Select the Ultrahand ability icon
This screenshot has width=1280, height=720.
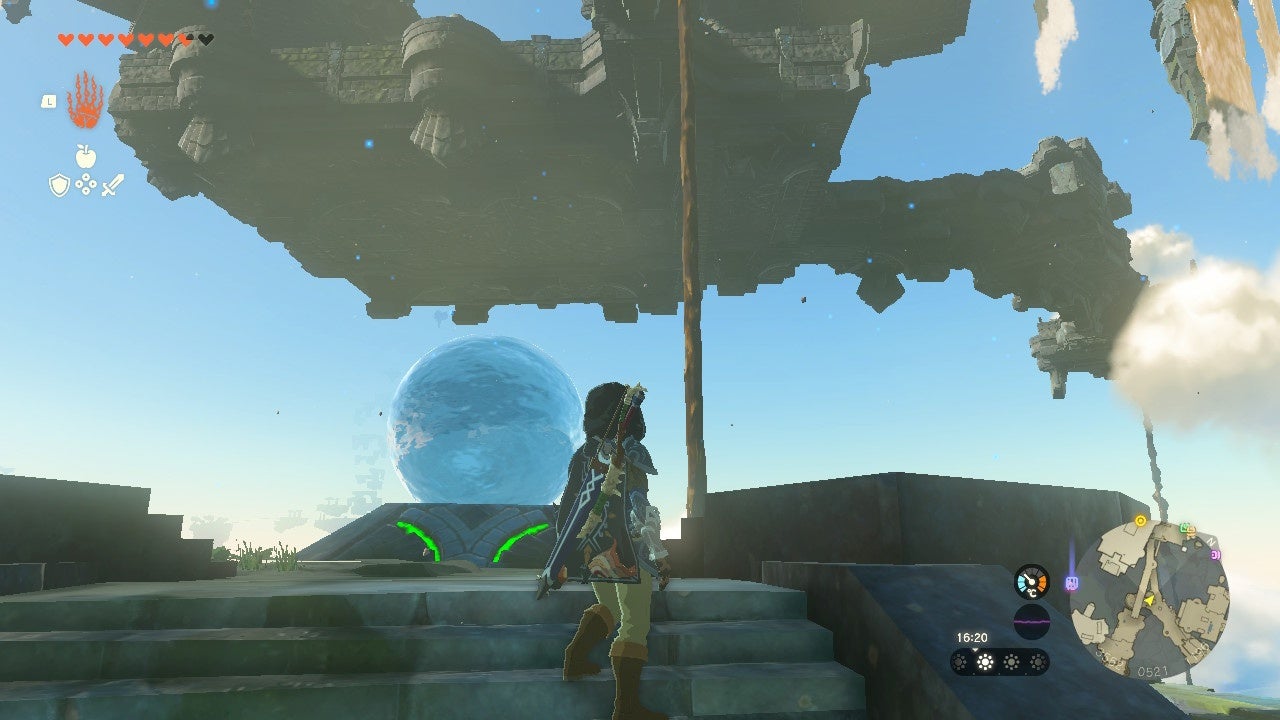tap(84, 103)
